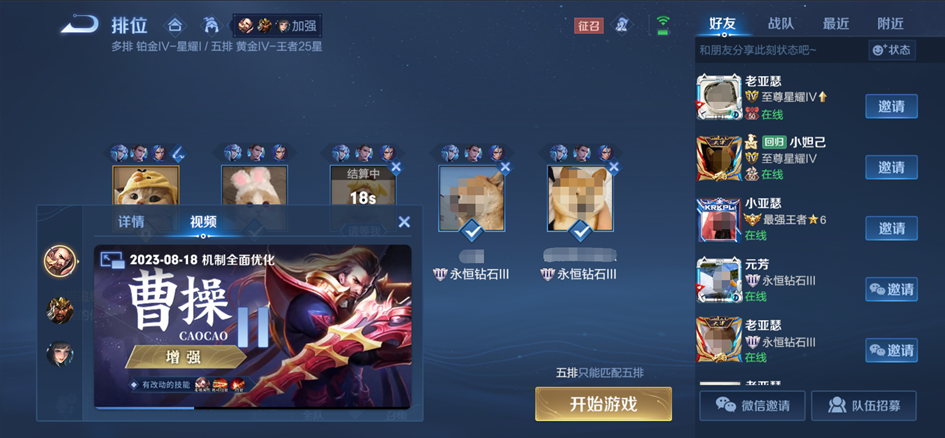Open the home icon in top bar
The height and width of the screenshot is (438, 945).
coord(175,25)
